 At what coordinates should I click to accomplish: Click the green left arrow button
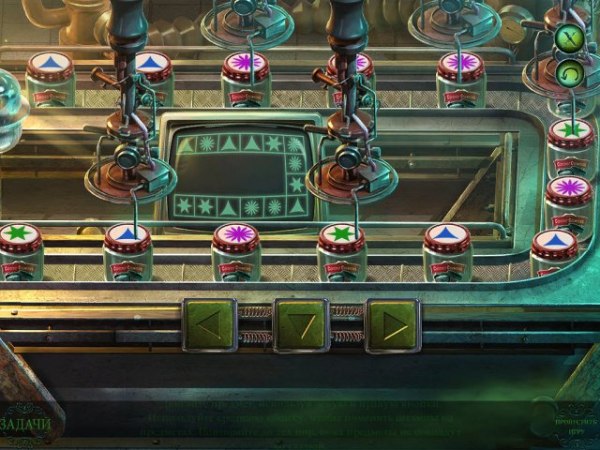[x=208, y=325]
